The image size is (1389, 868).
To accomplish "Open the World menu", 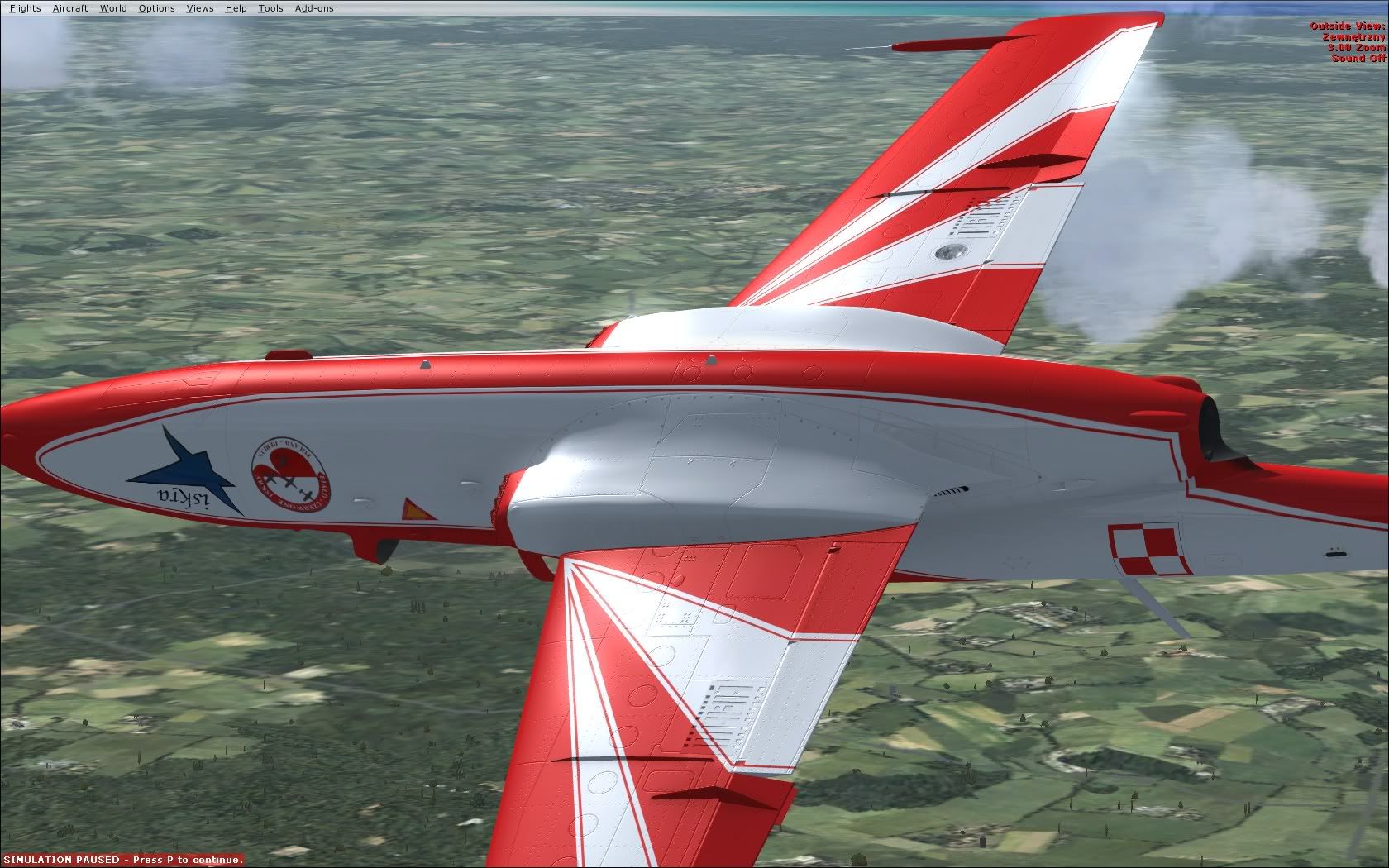I will tap(113, 8).
